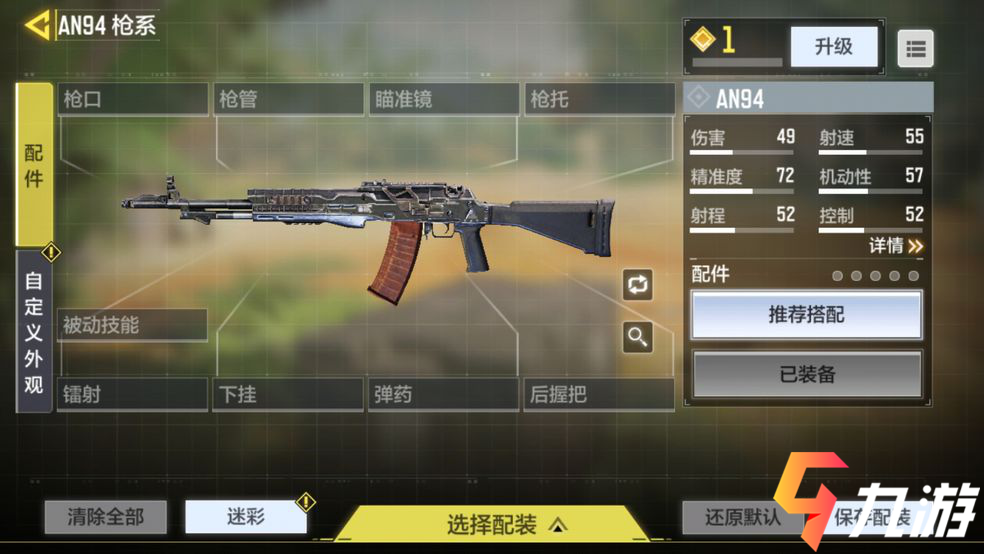The height and width of the screenshot is (554, 984).
Task: Choose the 枪管 barrel attachment slot
Action: (289, 99)
